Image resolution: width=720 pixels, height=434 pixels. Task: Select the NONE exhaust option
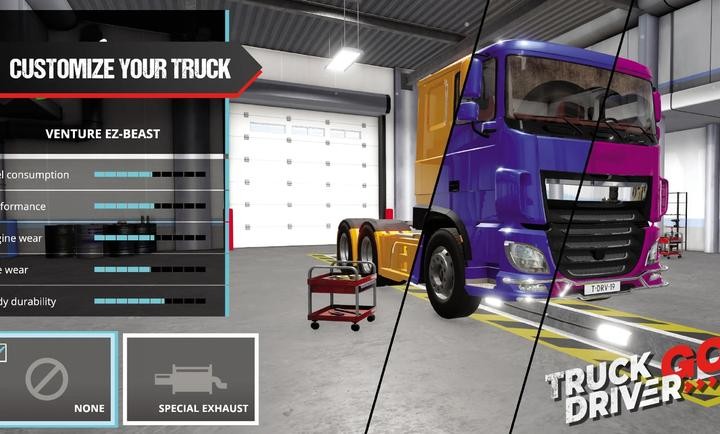pyautogui.click(x=56, y=380)
